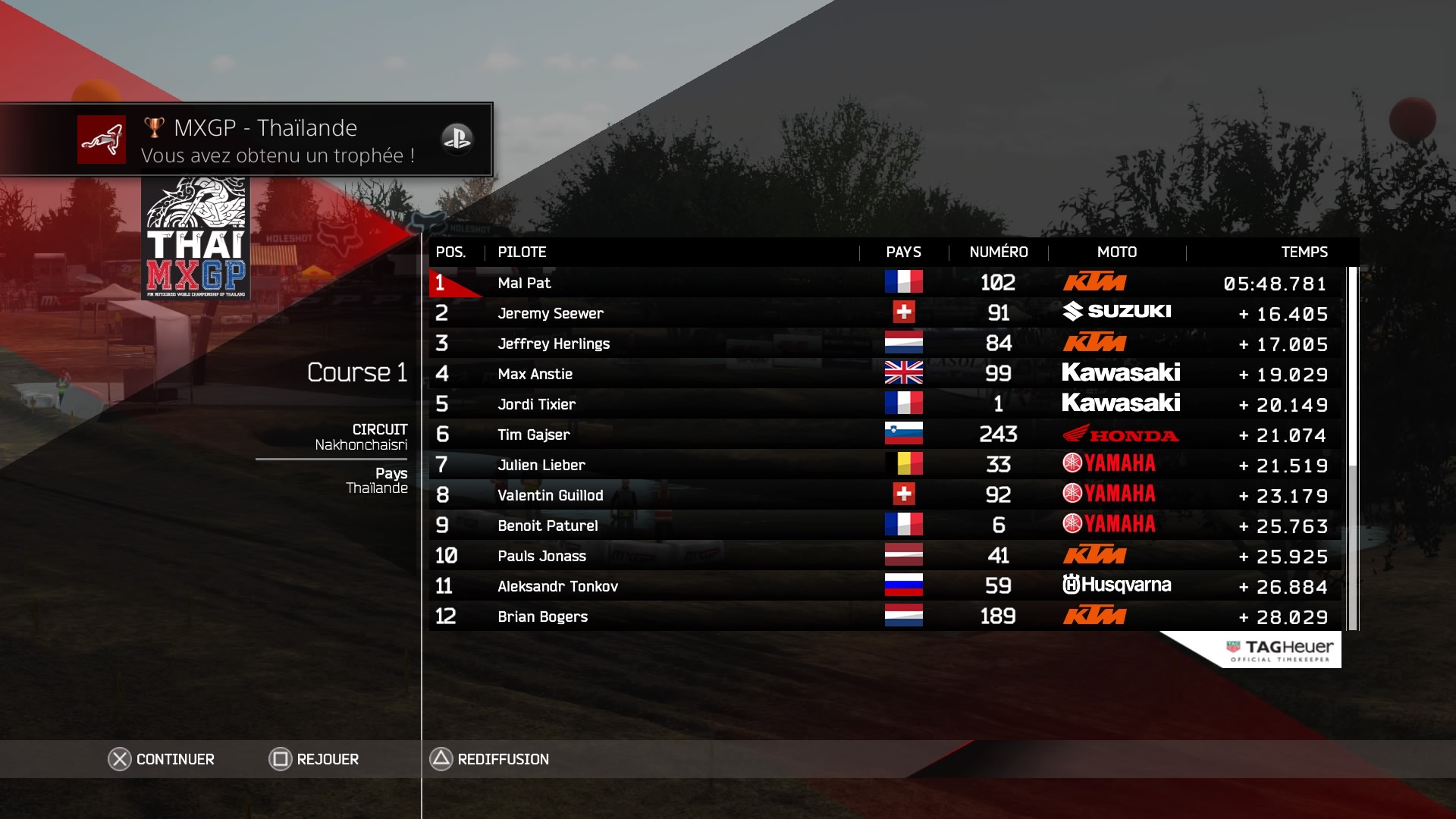The width and height of the screenshot is (1456, 819).
Task: Select the CONTINUER option
Action: click(162, 759)
